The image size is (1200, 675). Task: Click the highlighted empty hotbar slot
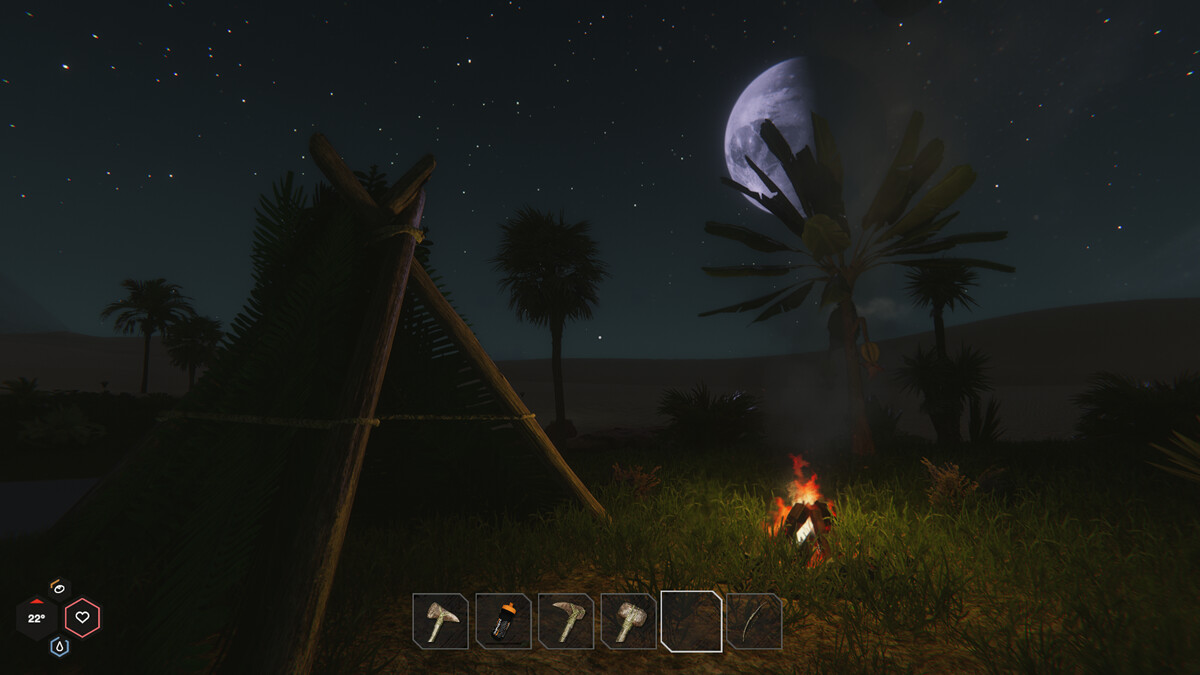coord(691,621)
